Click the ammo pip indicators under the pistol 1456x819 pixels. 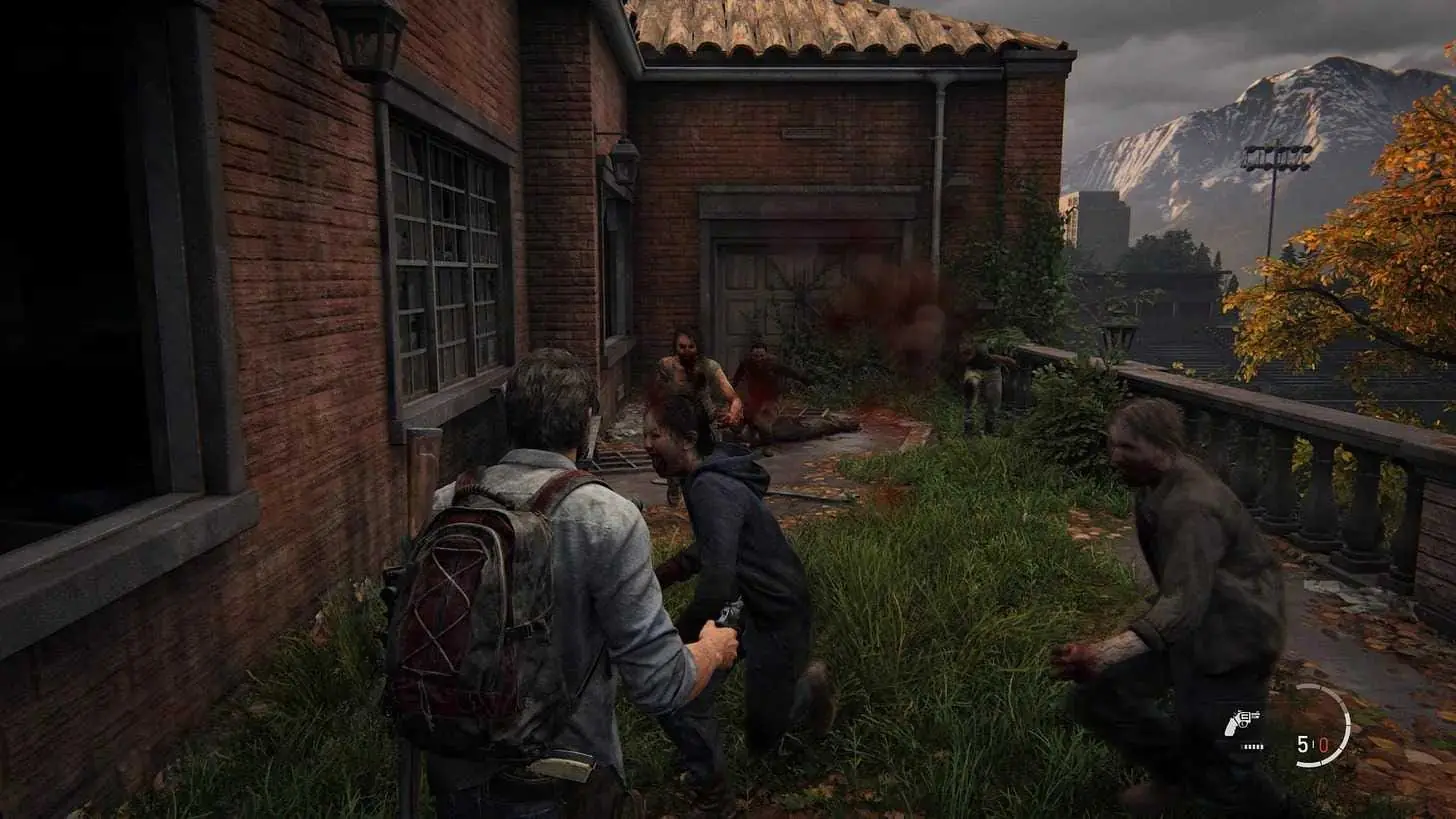pos(1253,747)
